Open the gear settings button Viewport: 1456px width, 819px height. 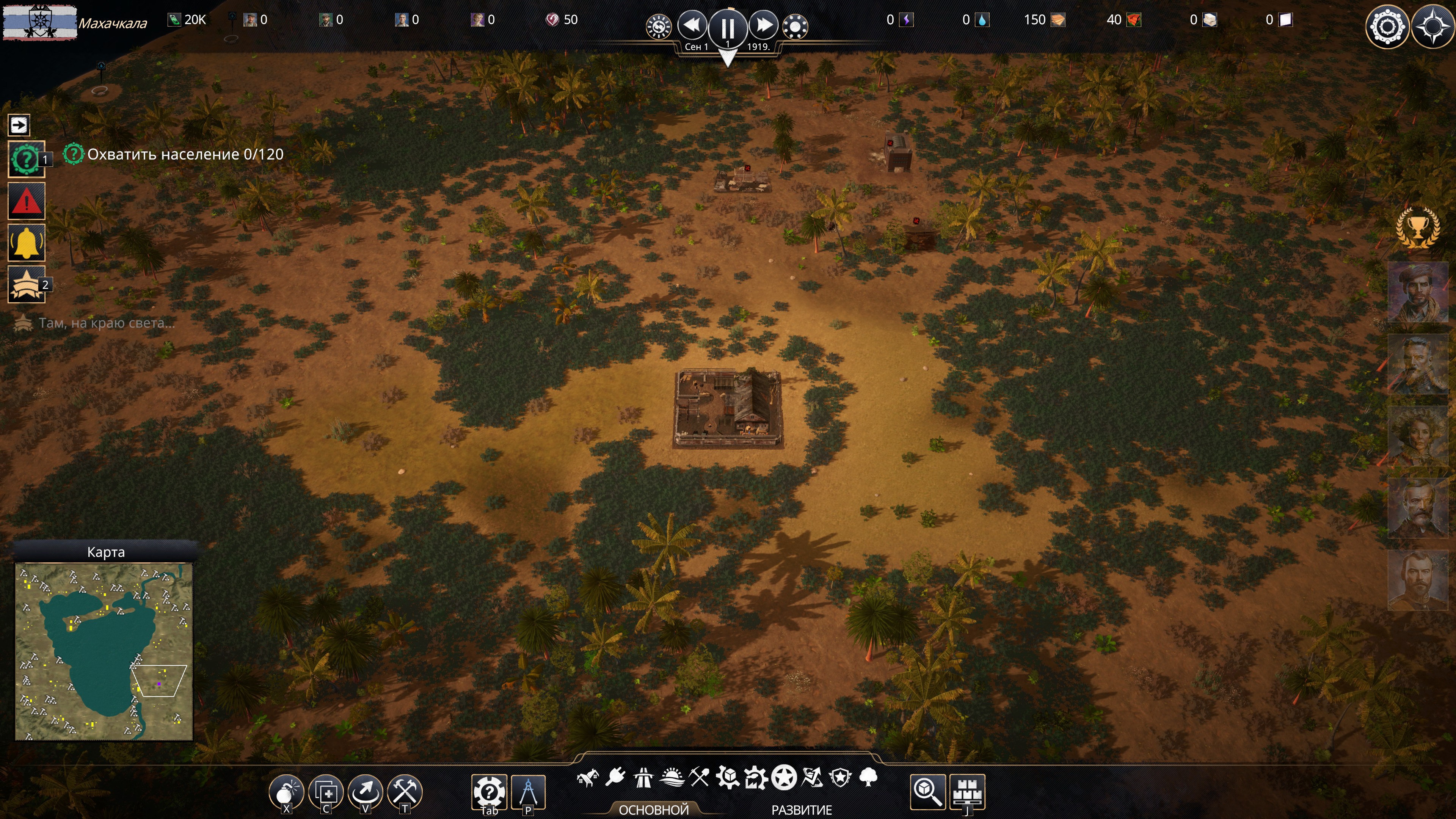1387,27
